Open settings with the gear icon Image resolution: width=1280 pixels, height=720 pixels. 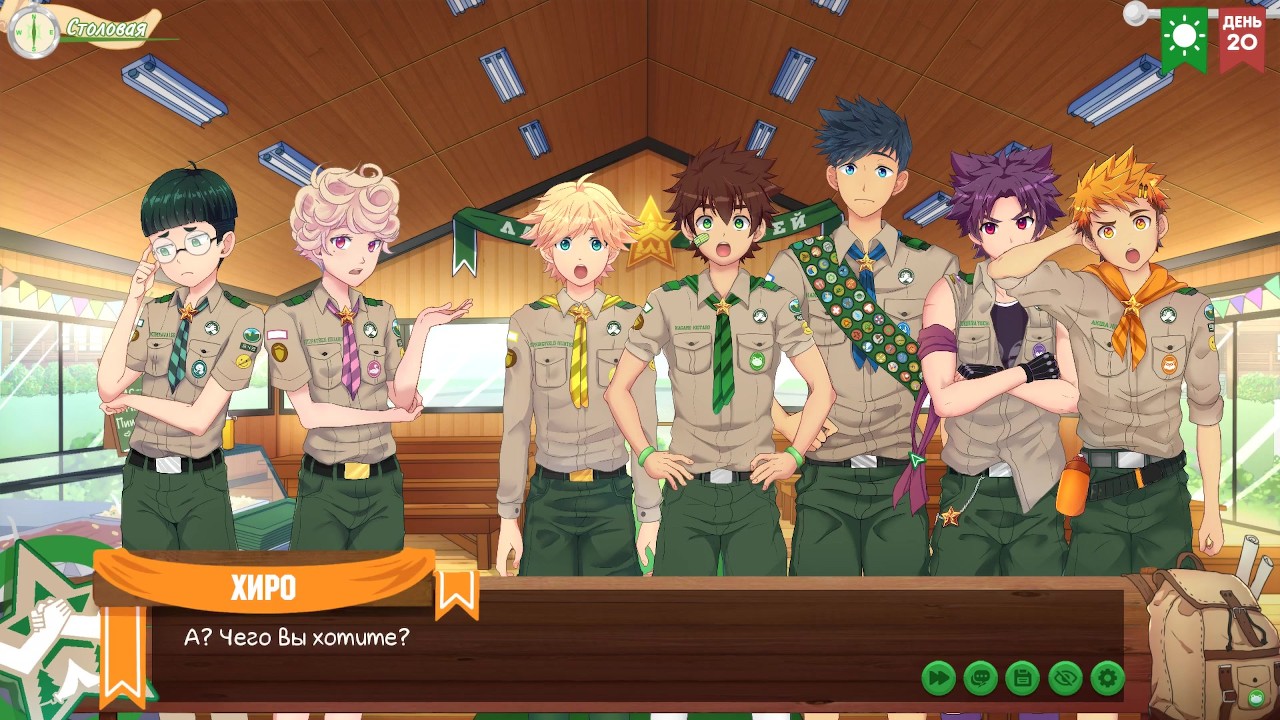click(1107, 678)
